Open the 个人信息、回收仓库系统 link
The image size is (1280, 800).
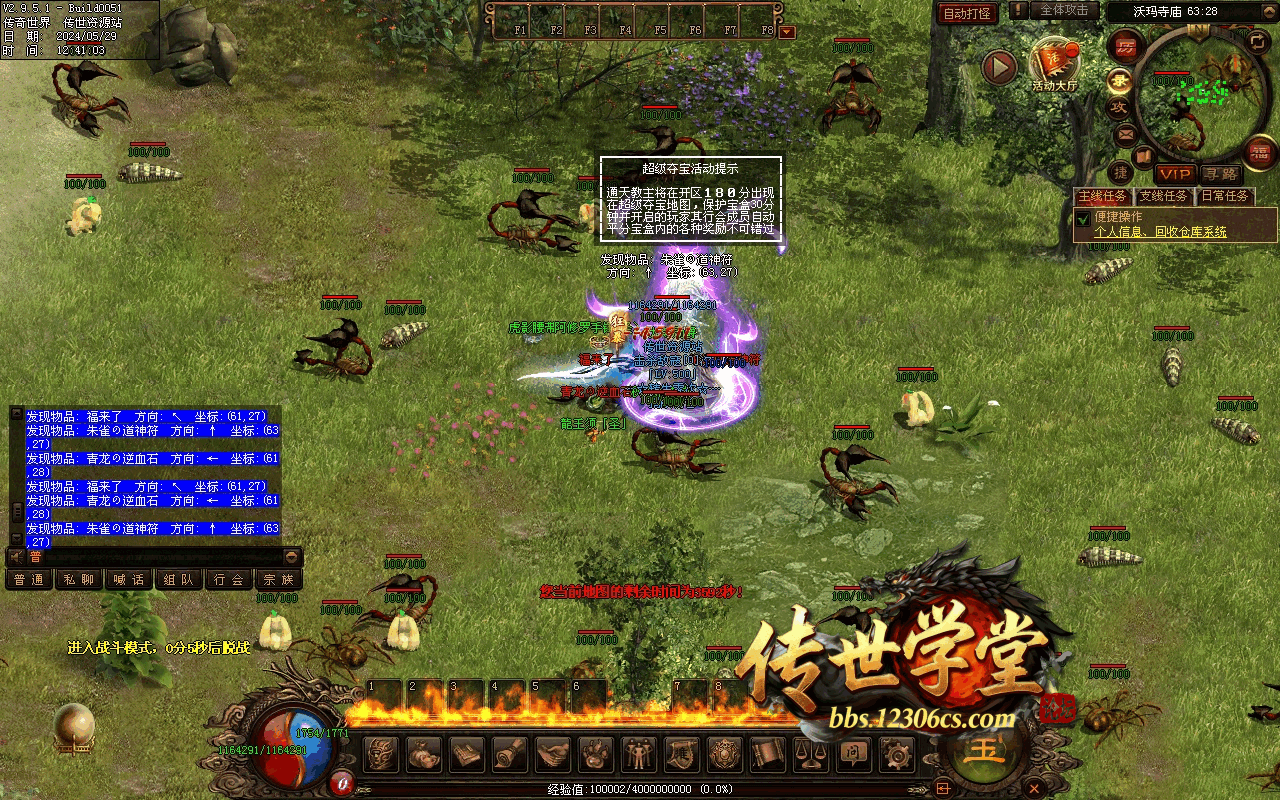(x=1160, y=232)
